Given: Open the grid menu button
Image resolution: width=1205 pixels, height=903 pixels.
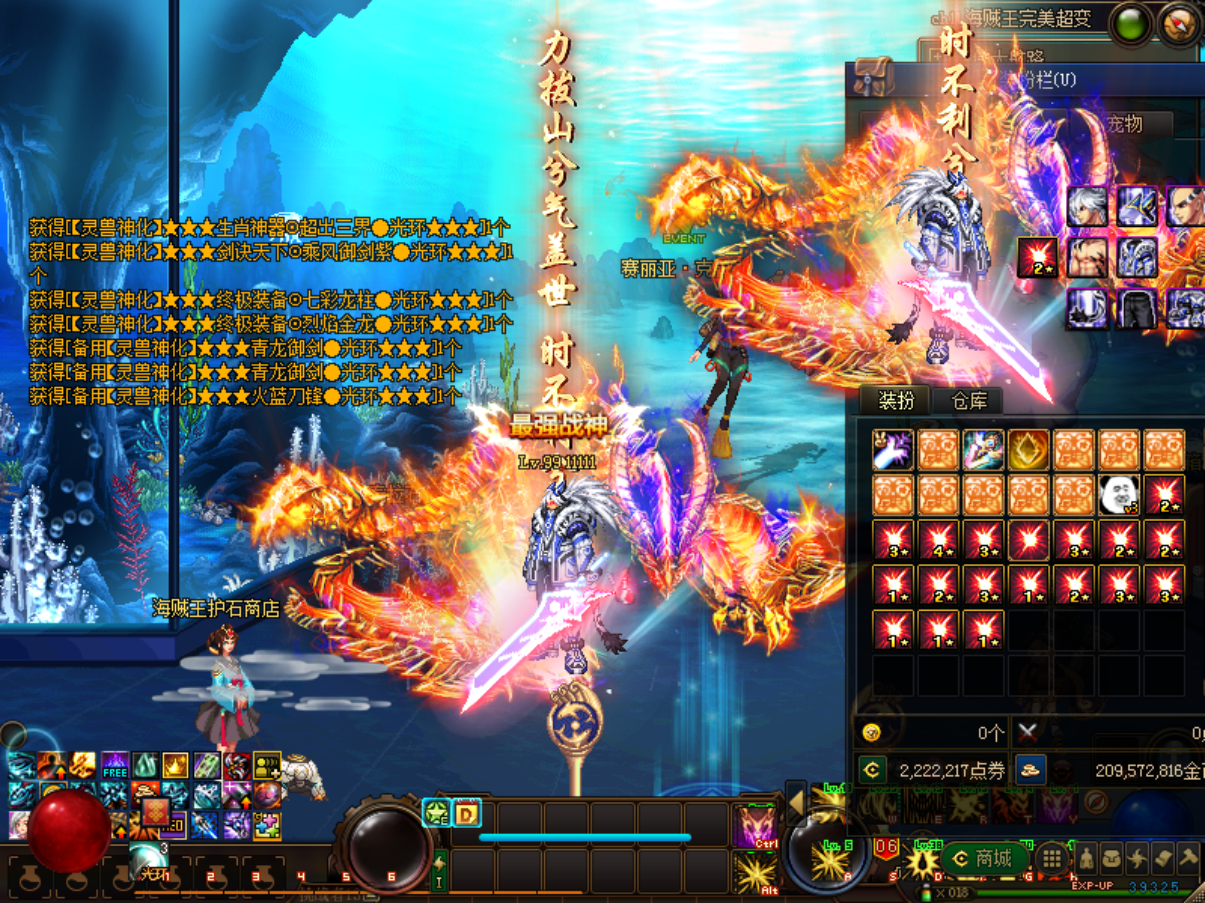Looking at the screenshot, I should click(1050, 858).
